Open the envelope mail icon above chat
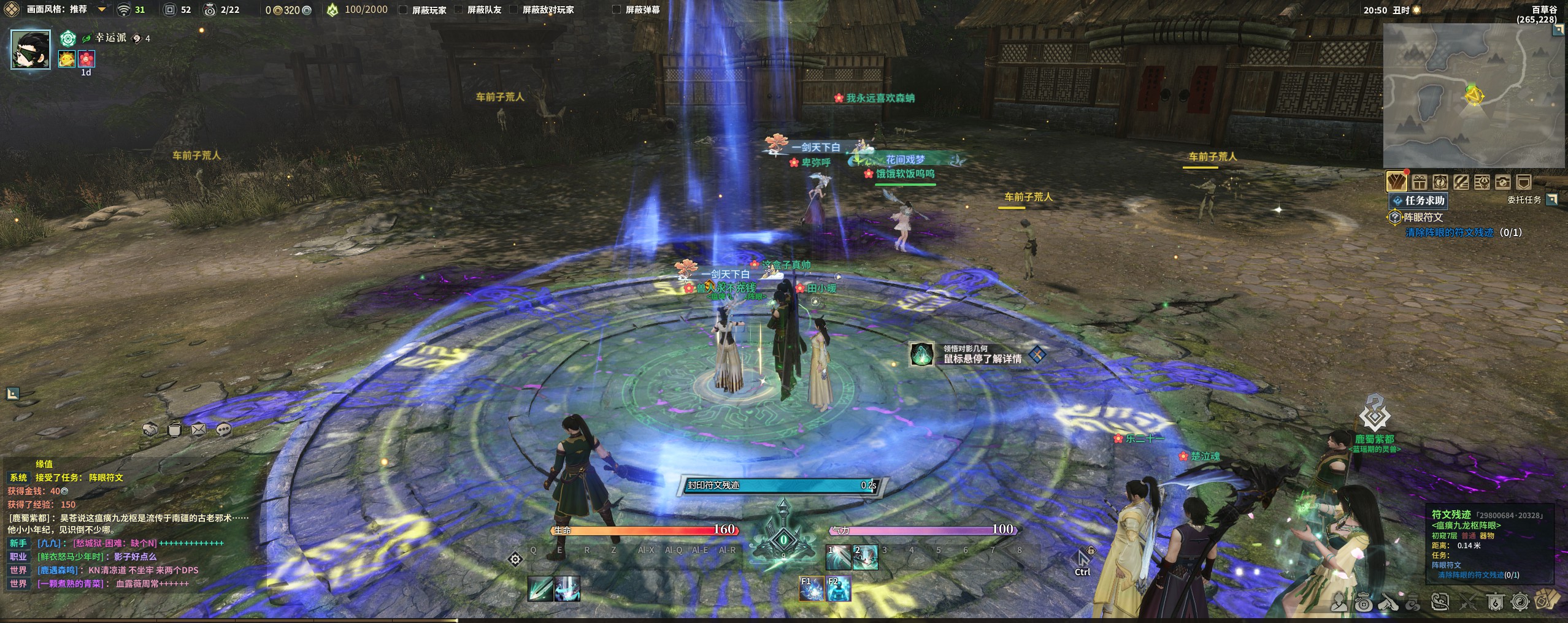The width and height of the screenshot is (1568, 623). pyautogui.click(x=199, y=429)
